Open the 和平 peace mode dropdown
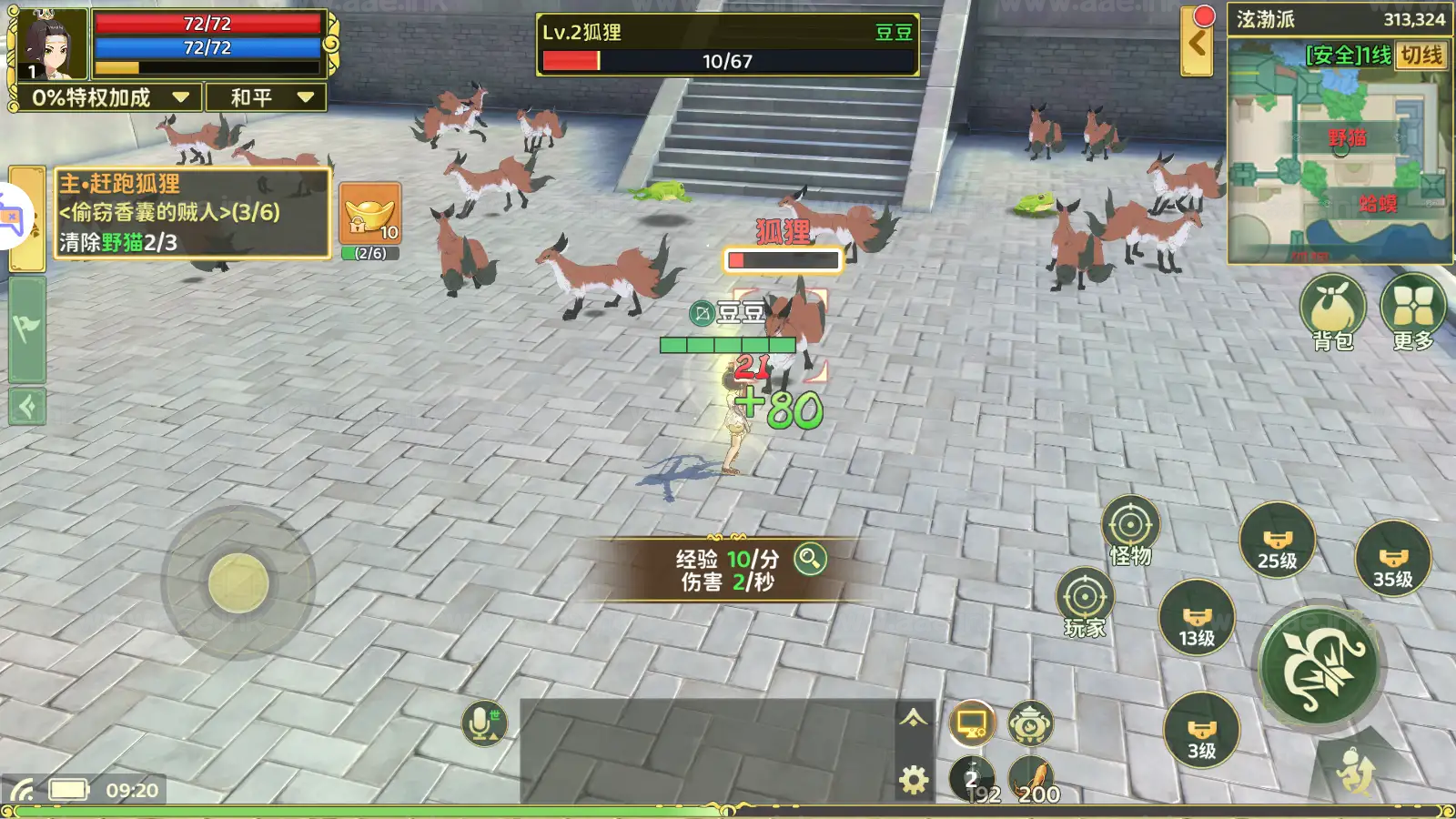Image resolution: width=1456 pixels, height=819 pixels. click(265, 97)
